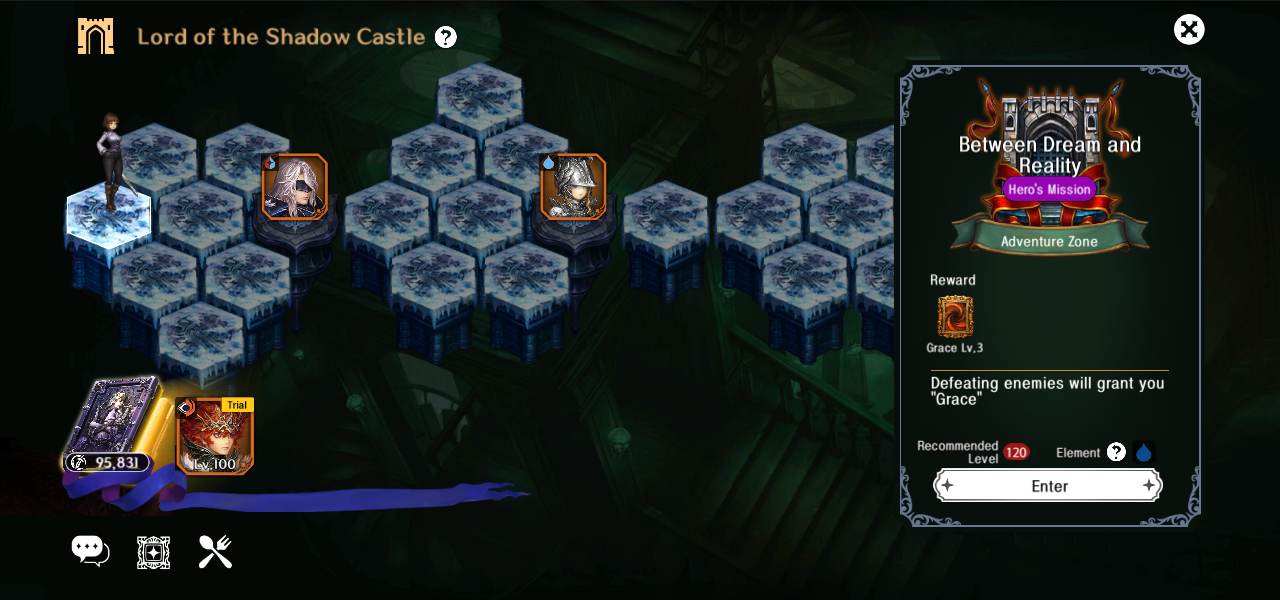The width and height of the screenshot is (1280, 600).
Task: View the Grace Lv.3 reward icon
Action: (x=955, y=317)
